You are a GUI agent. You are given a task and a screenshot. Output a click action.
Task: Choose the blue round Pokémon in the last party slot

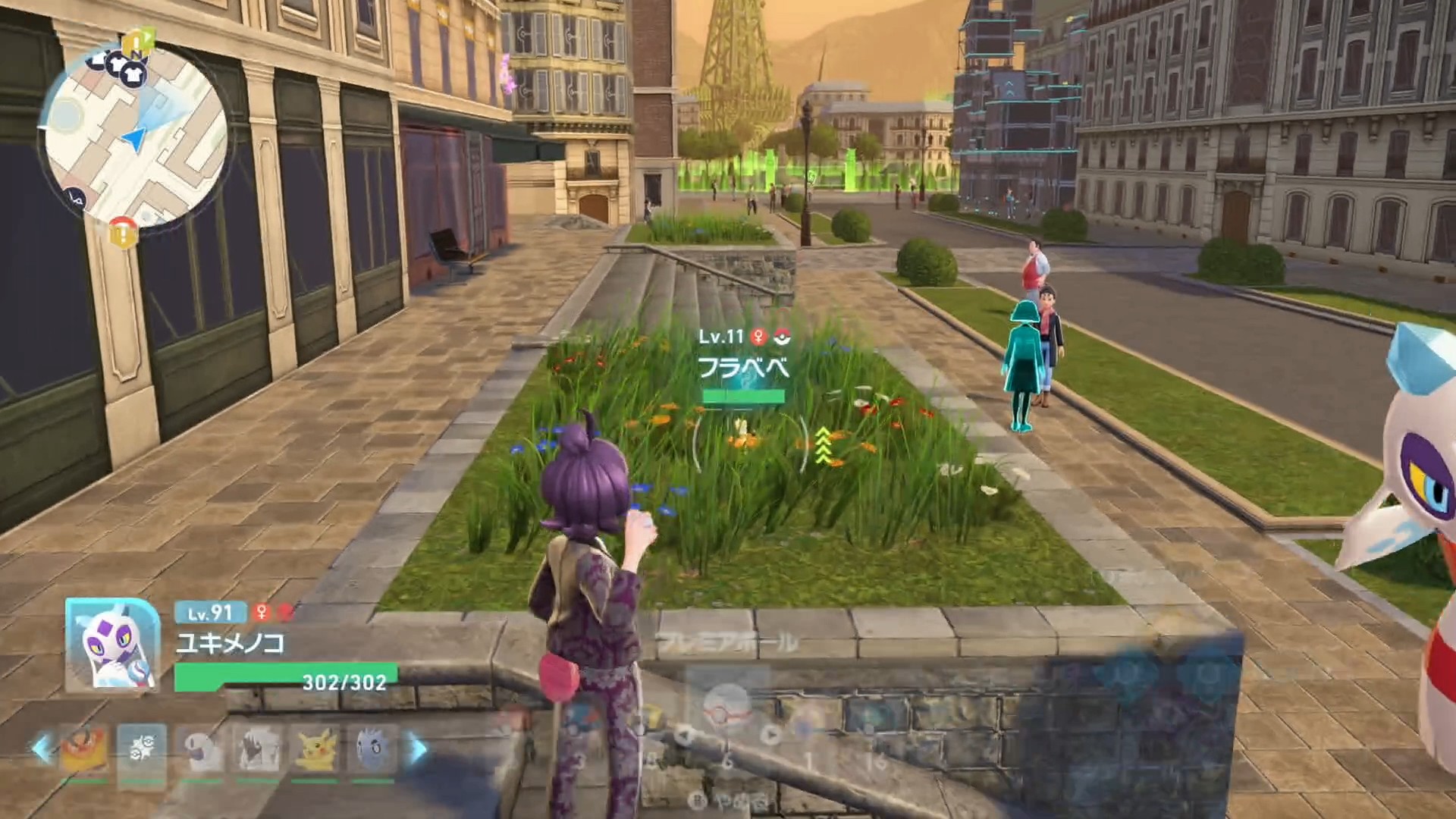(x=372, y=748)
